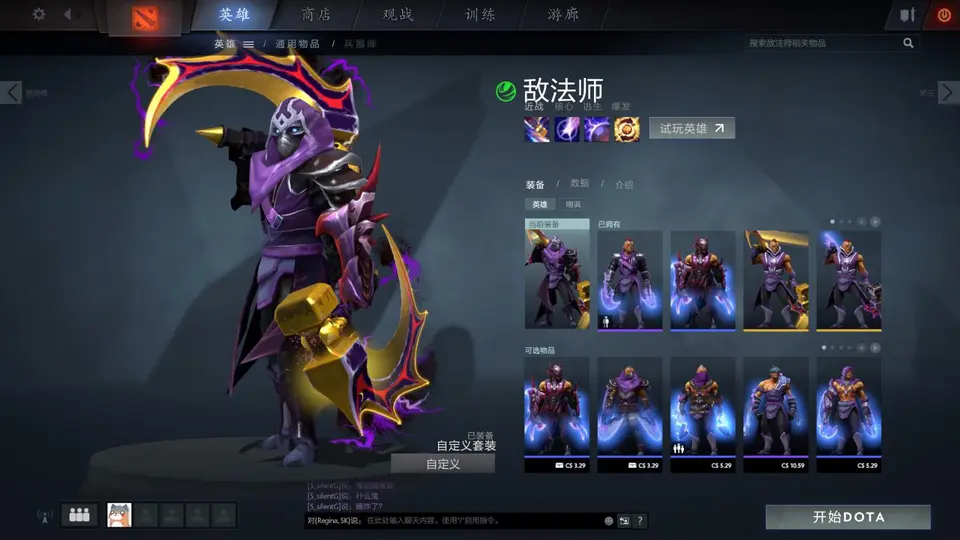Open 通用物品 in the breadcrumb navigation
This screenshot has width=960, height=540.
coord(297,44)
